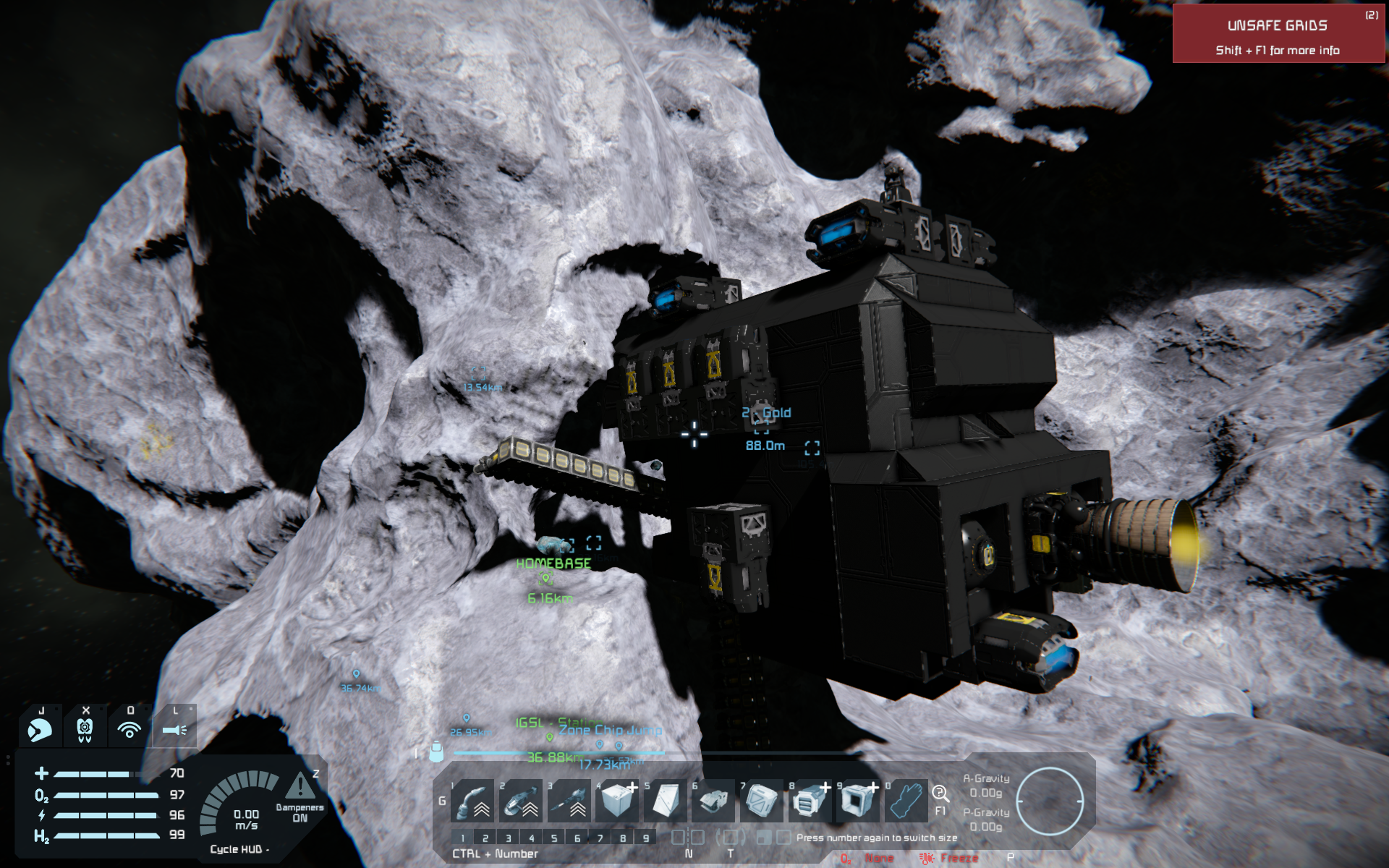This screenshot has height=868, width=1389.
Task: Equip the grinder from the hotbar
Action: pos(521,801)
